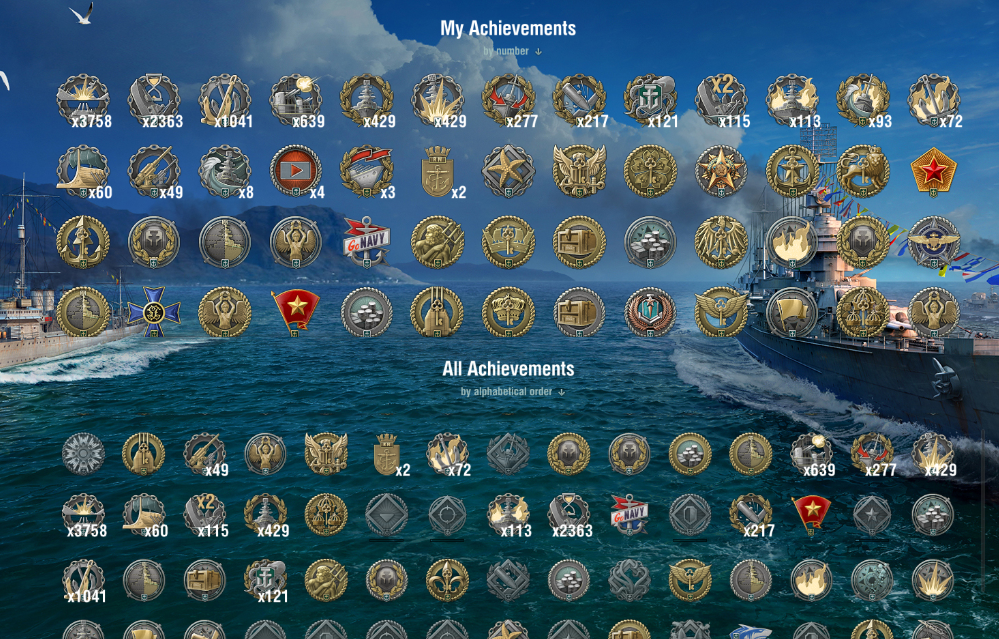Show the x277 achievement in My Achievements

pos(508,99)
